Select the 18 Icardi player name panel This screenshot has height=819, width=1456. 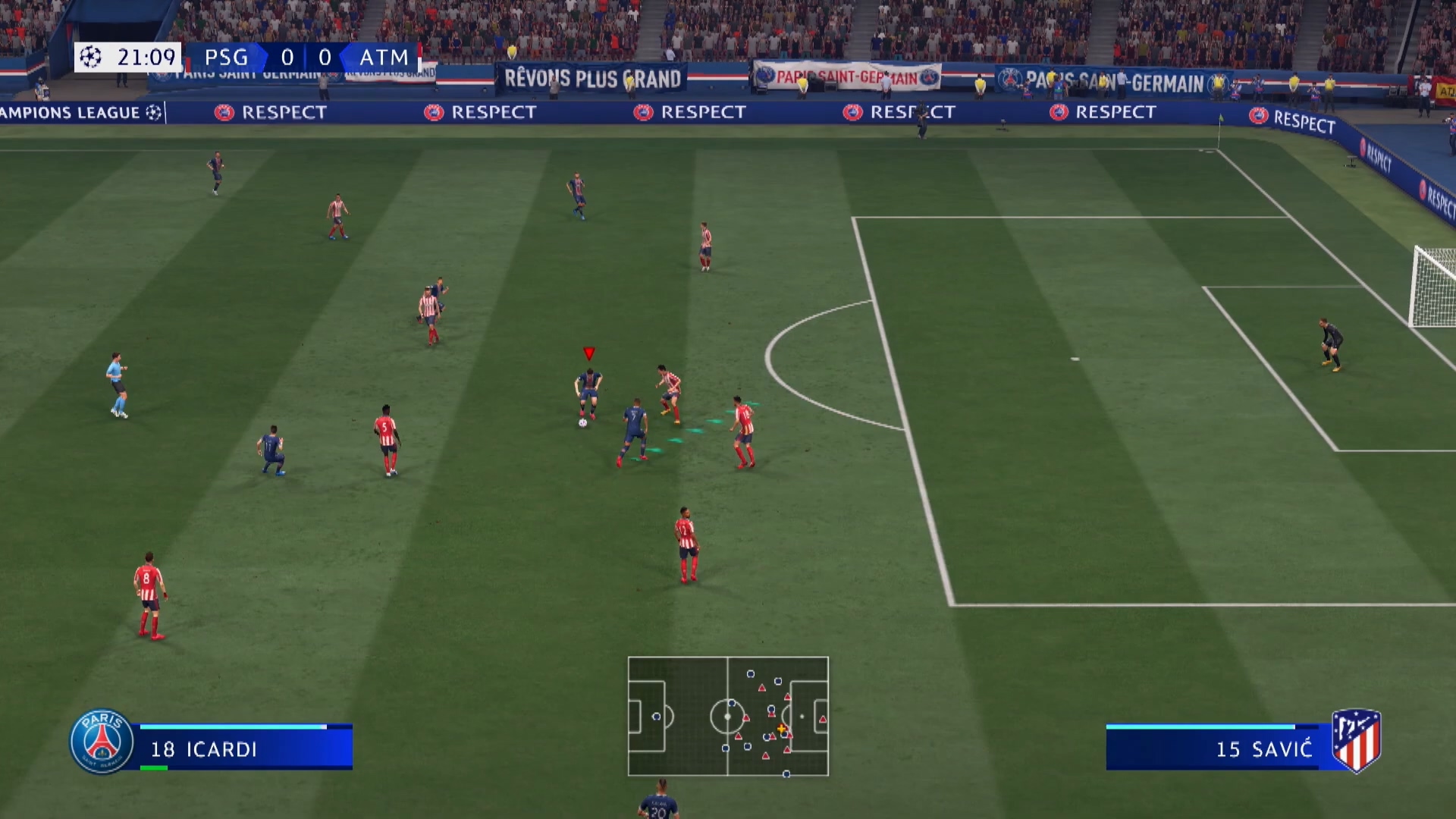(x=244, y=748)
